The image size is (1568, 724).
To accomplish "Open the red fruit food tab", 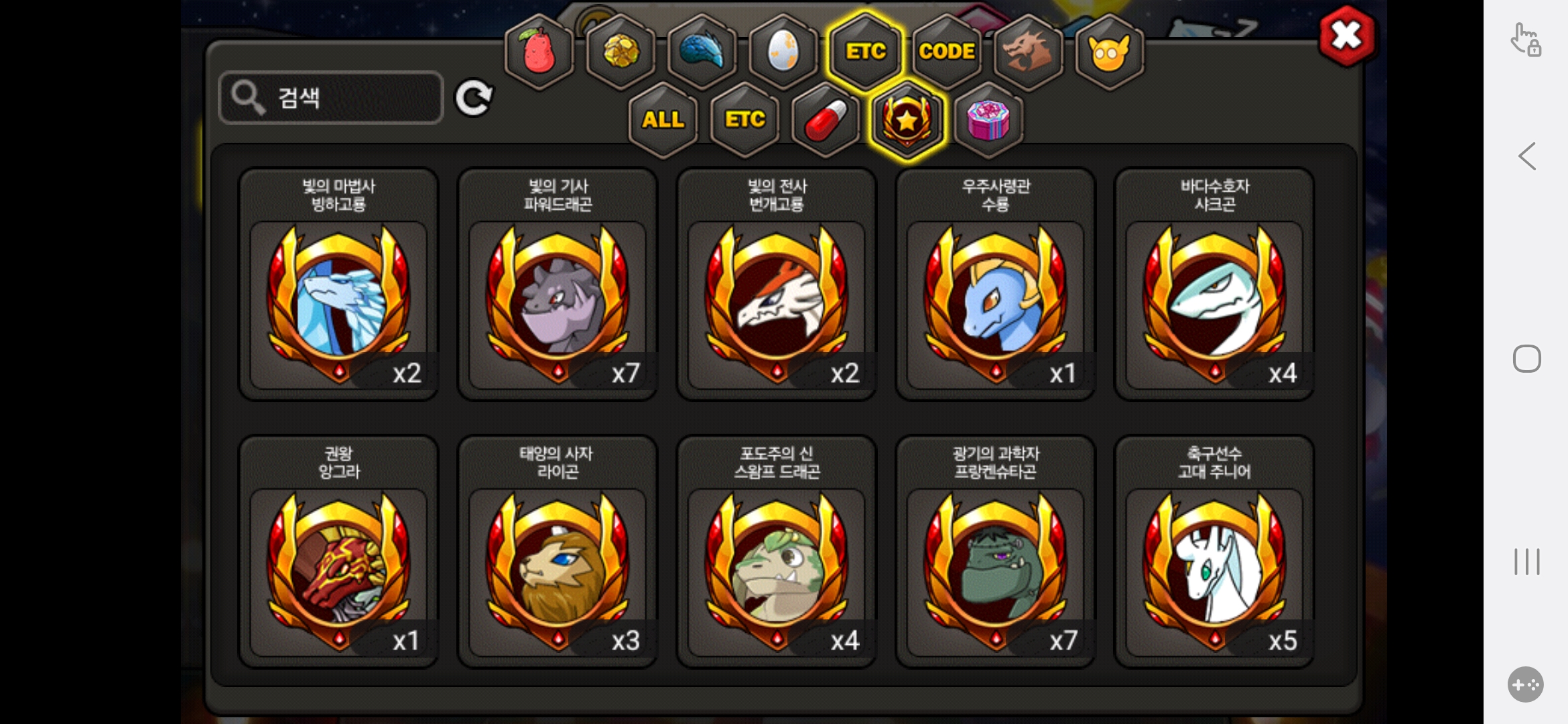I will coord(539,52).
